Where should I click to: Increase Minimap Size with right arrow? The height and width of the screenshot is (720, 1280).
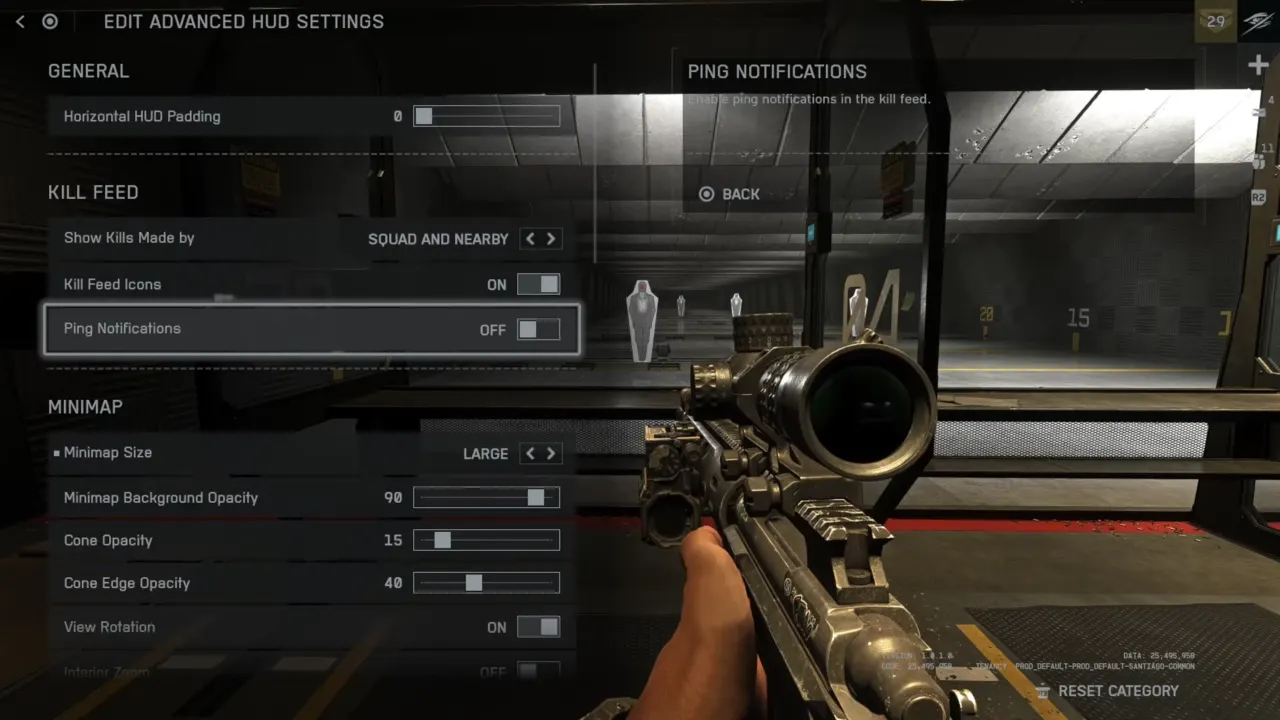(x=550, y=454)
